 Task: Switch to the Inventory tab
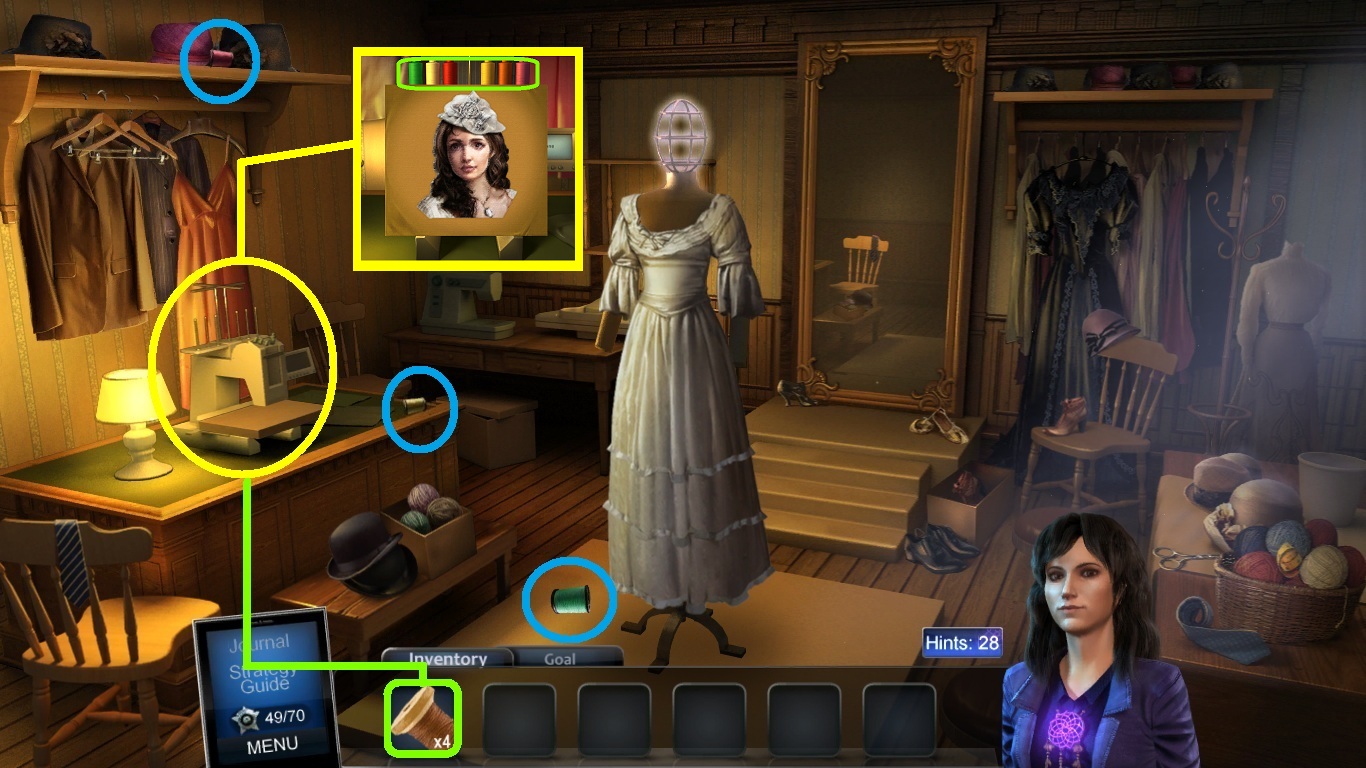(x=447, y=659)
